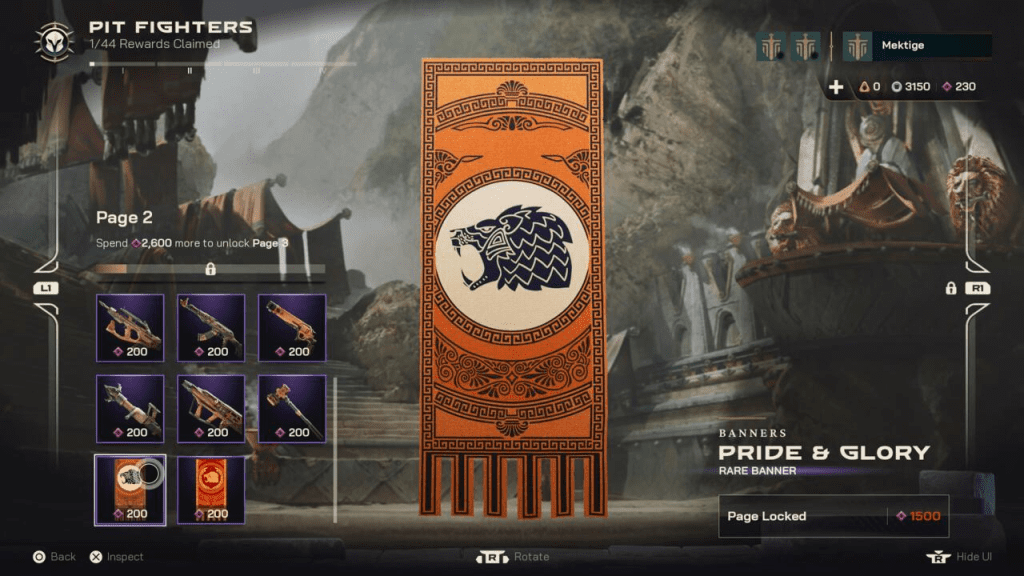Screen dimensions: 1024x576
Task: Add currency with the plus button
Action: pyautogui.click(x=836, y=87)
